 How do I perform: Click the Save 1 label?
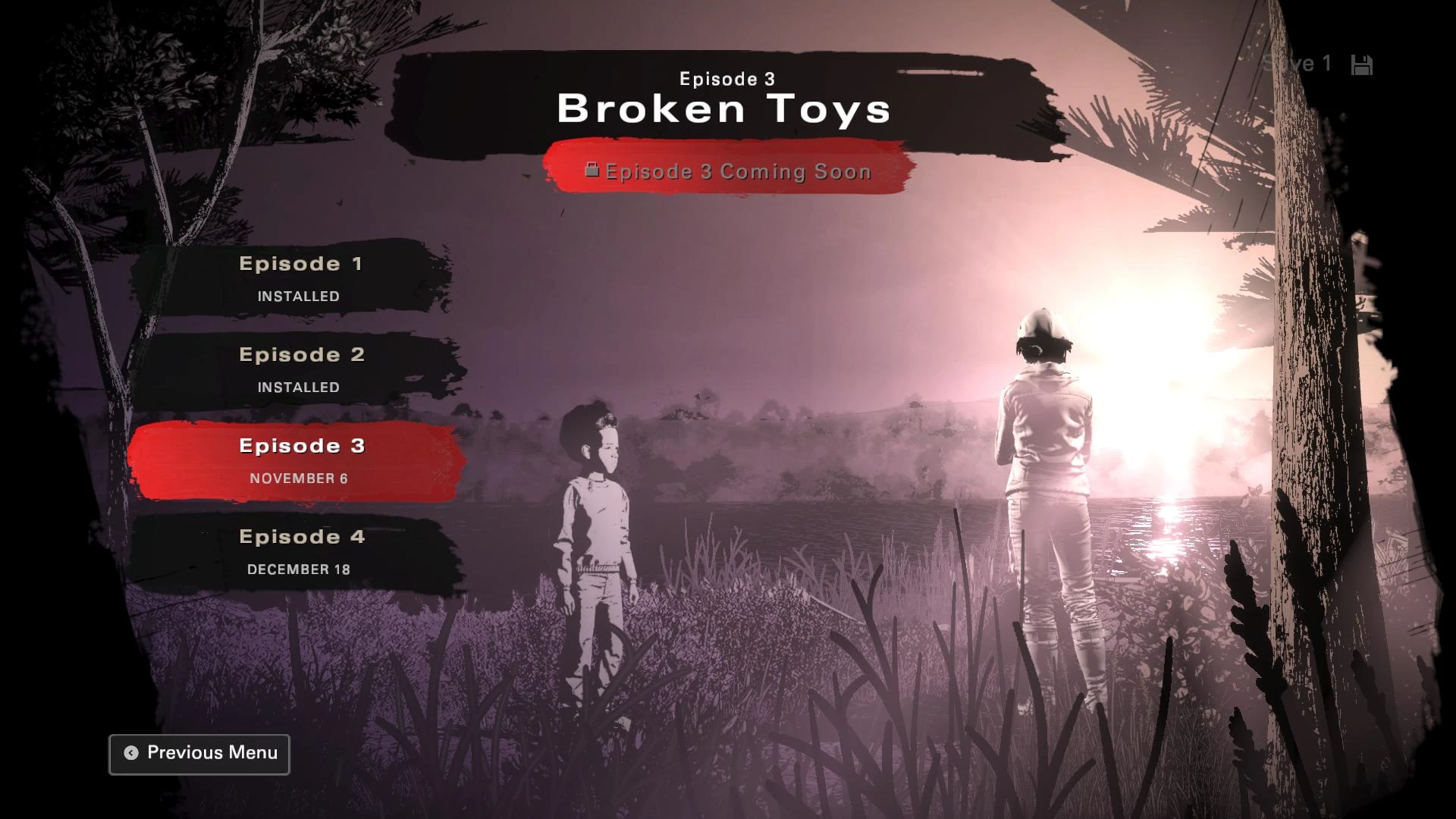coord(1298,64)
